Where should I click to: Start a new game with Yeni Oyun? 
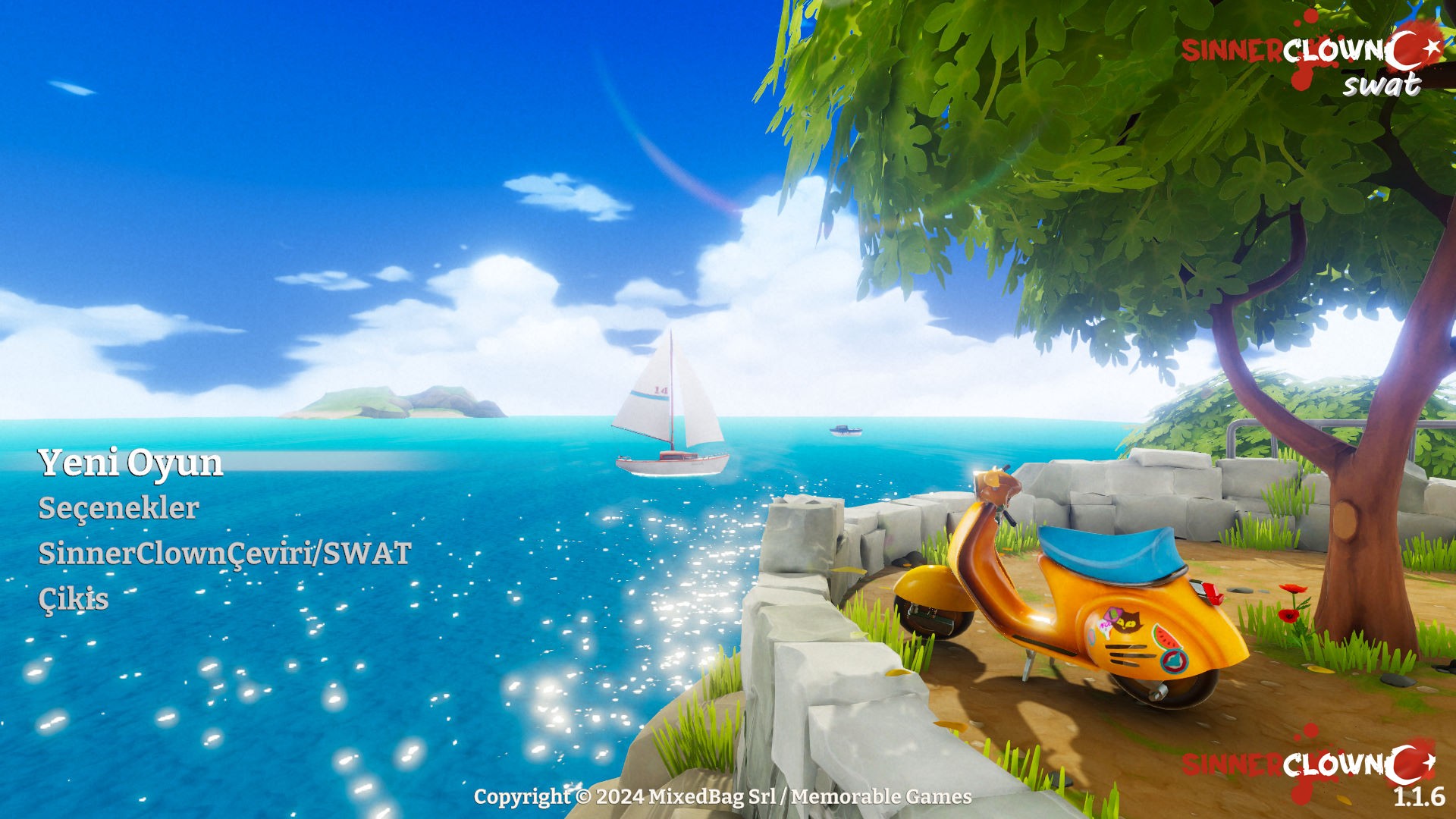pos(130,463)
